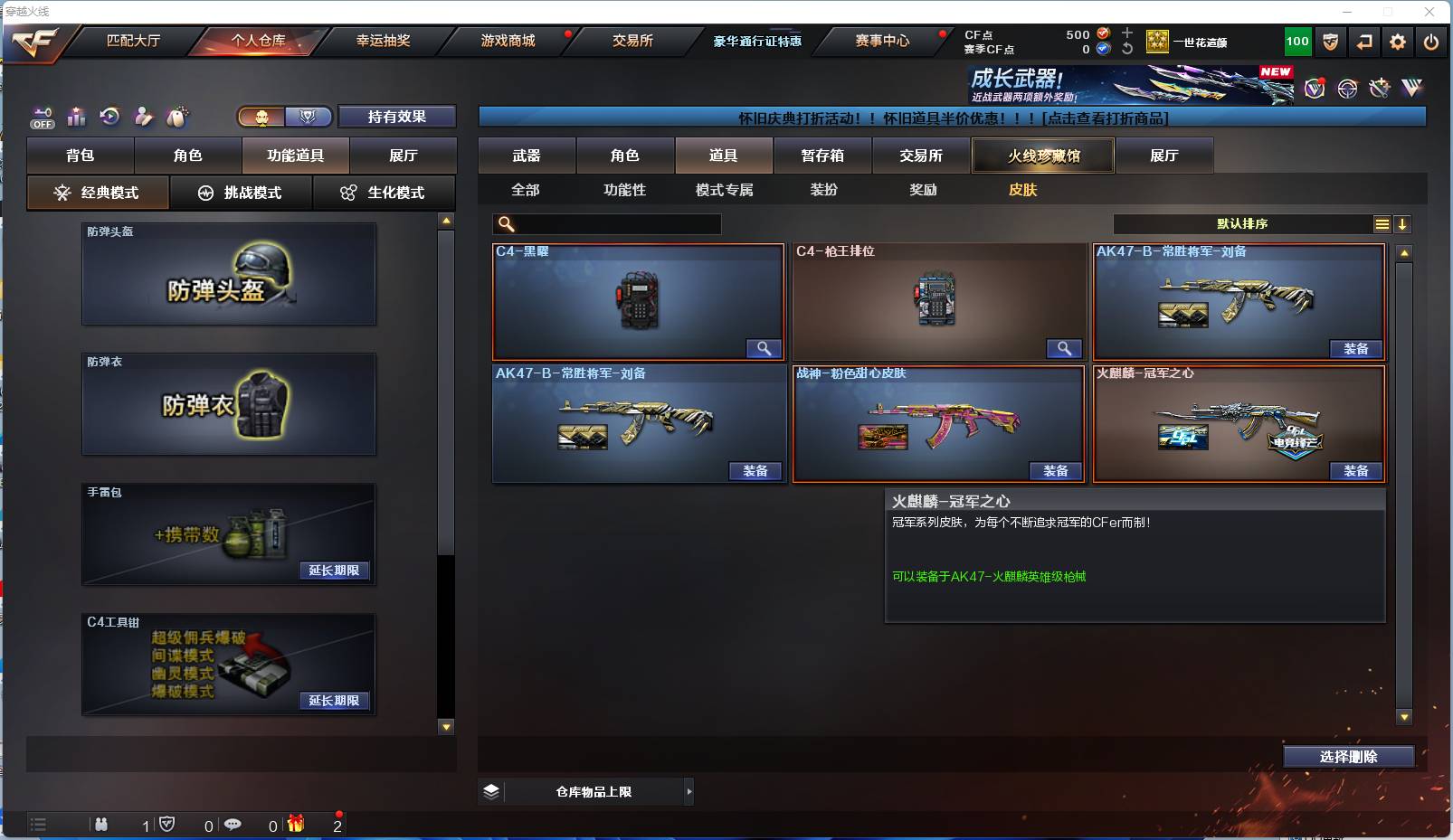
Task: Enable the list view layout icon near sorting
Action: coord(1382,223)
